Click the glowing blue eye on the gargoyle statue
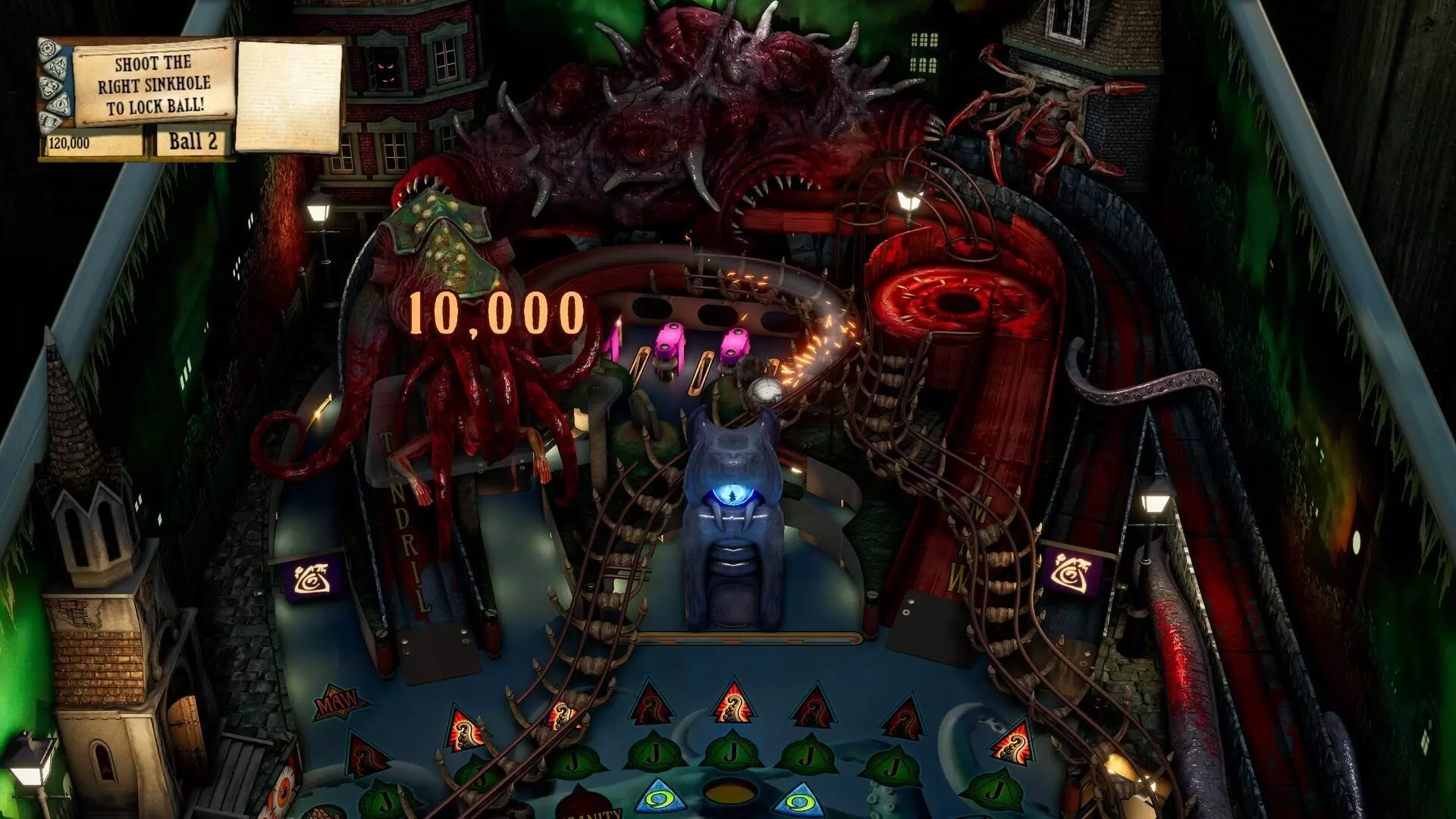This screenshot has height=819, width=1456. point(734,493)
